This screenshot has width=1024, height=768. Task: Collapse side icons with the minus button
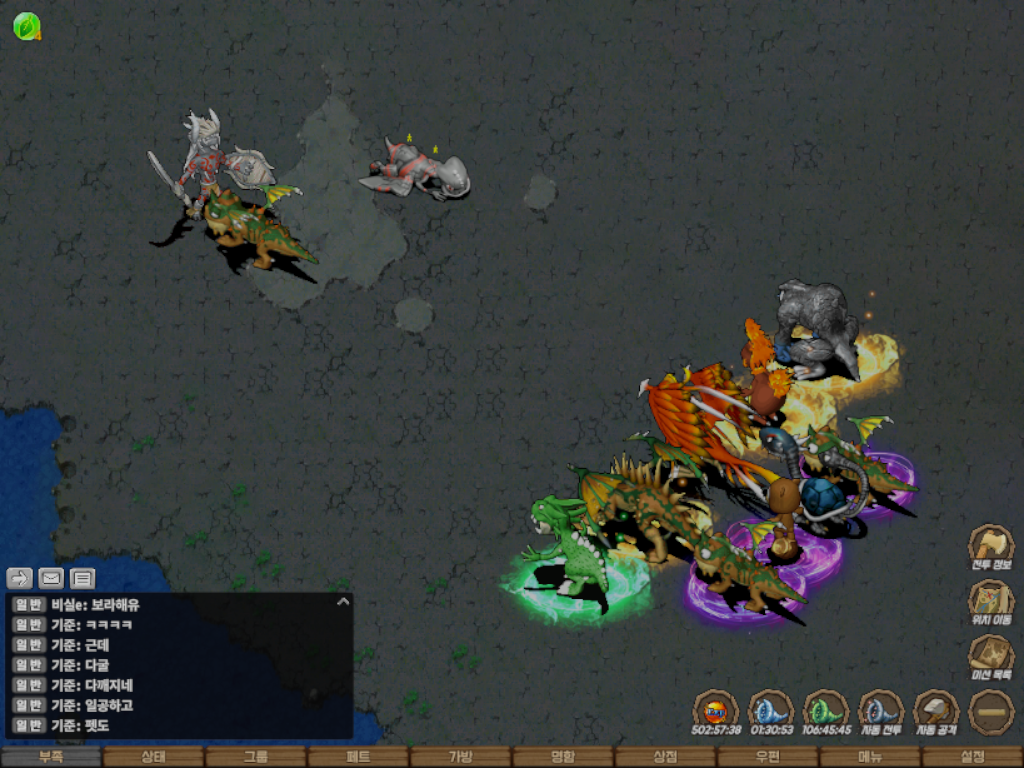point(991,712)
